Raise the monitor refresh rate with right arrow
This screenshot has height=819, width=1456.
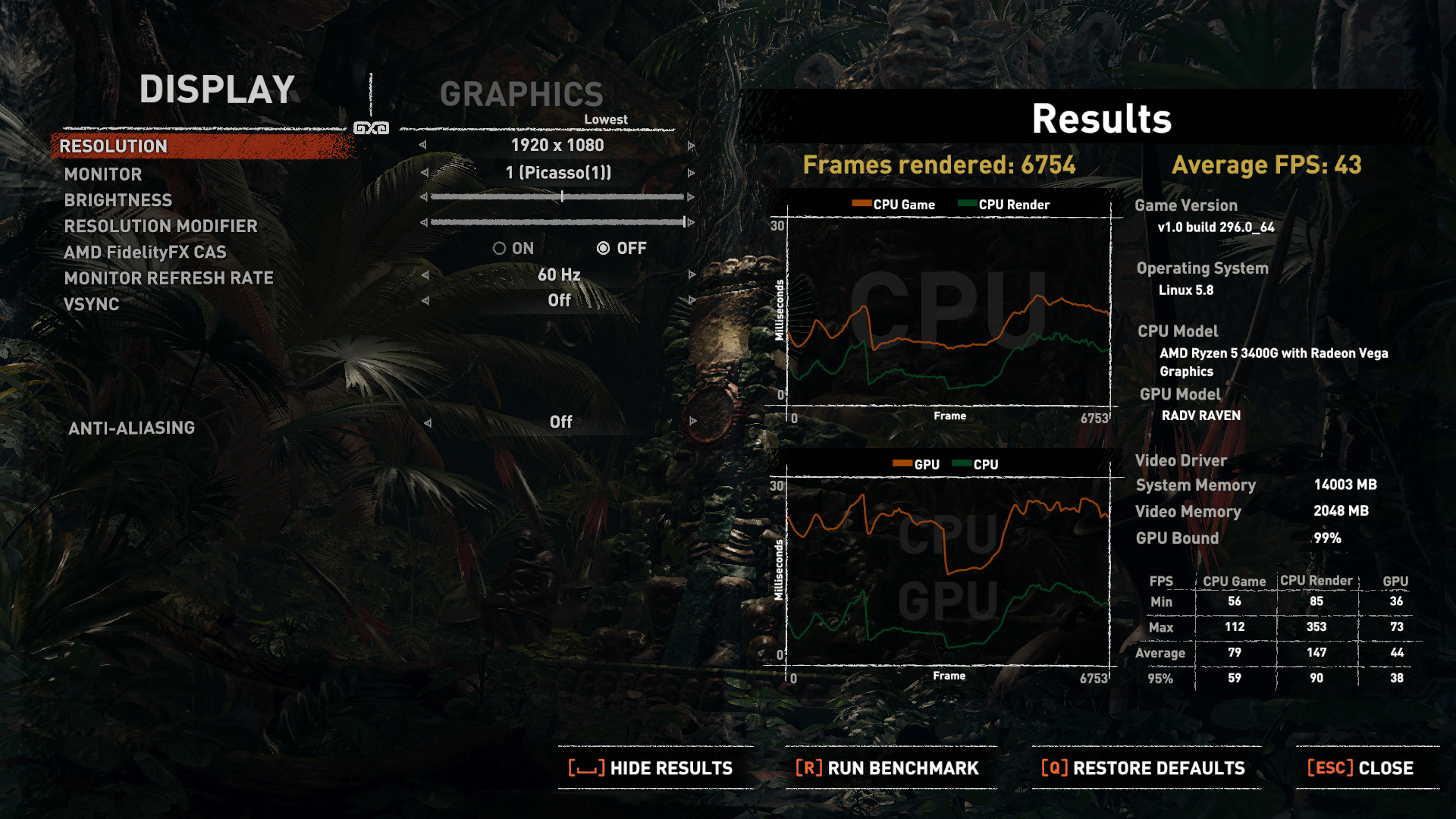tap(692, 275)
